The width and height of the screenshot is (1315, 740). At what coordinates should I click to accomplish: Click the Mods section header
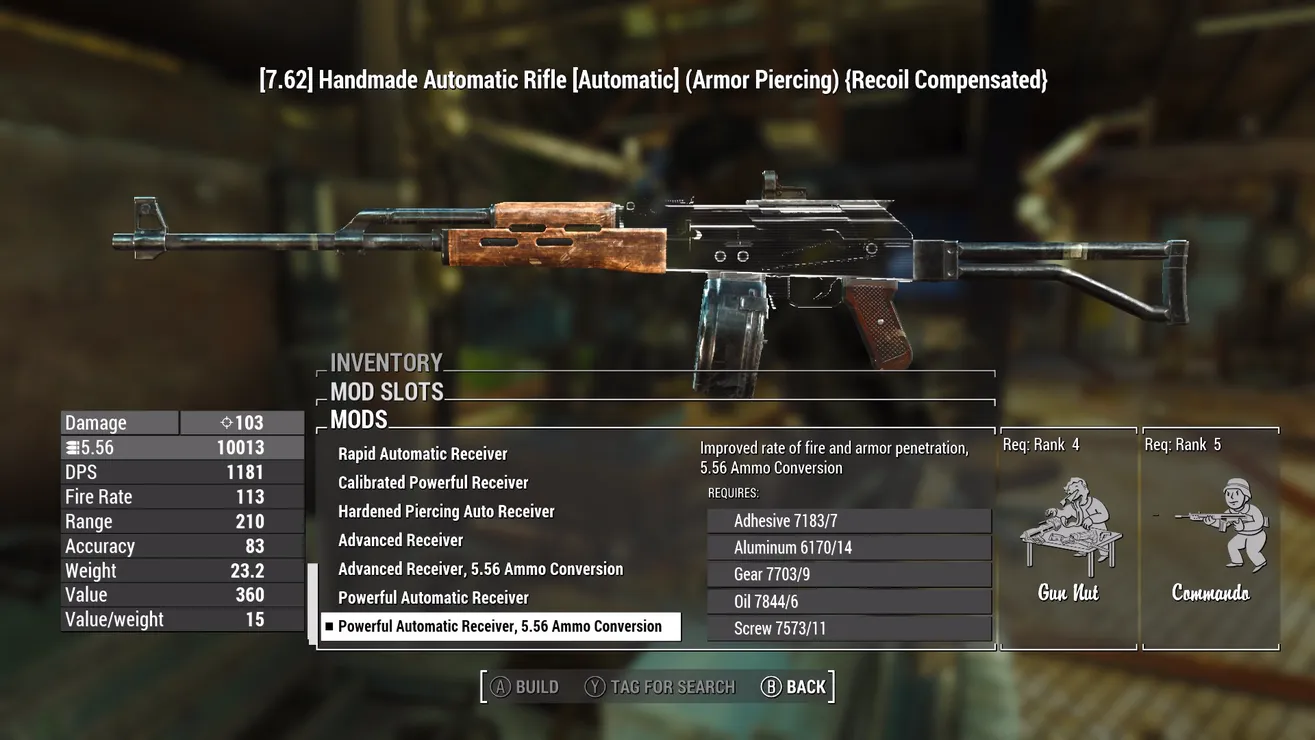point(358,420)
